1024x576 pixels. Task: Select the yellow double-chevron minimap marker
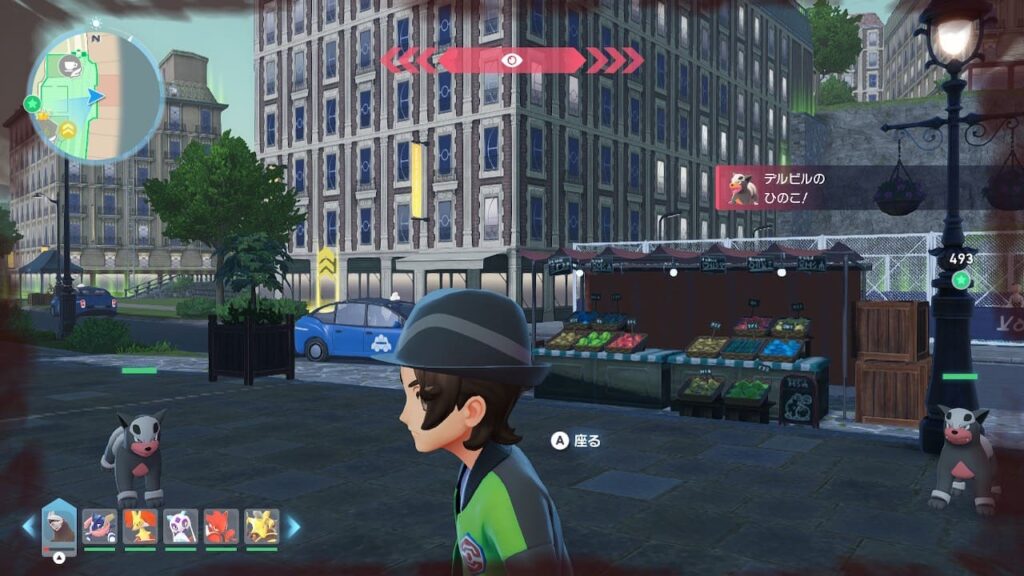click(x=68, y=129)
